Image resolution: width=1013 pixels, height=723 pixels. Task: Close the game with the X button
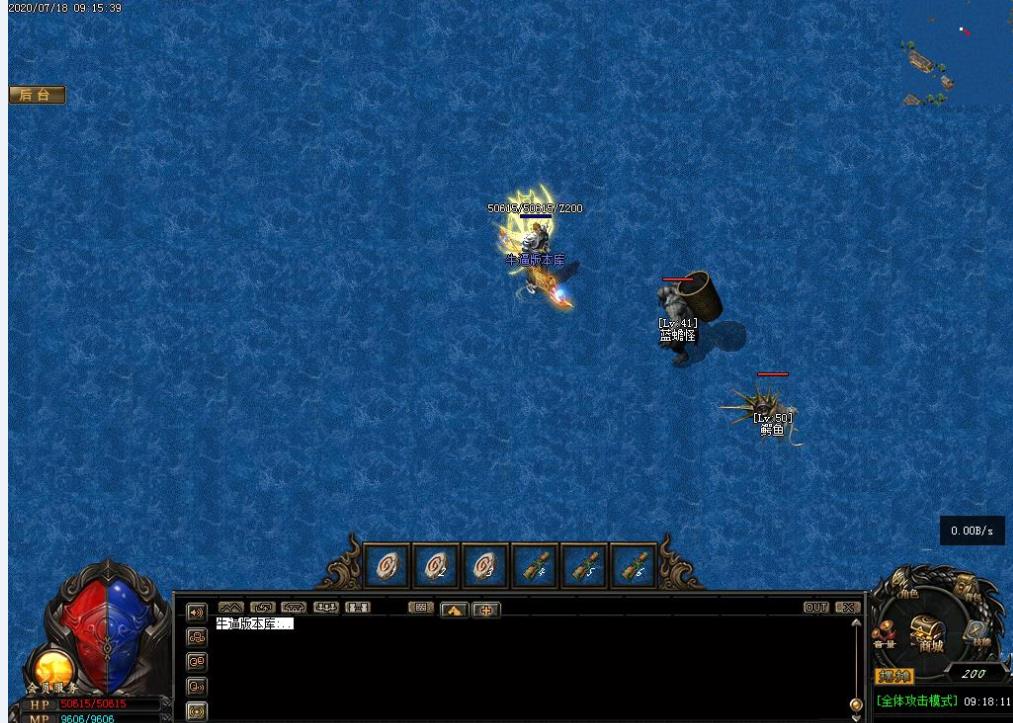pyautogui.click(x=847, y=607)
